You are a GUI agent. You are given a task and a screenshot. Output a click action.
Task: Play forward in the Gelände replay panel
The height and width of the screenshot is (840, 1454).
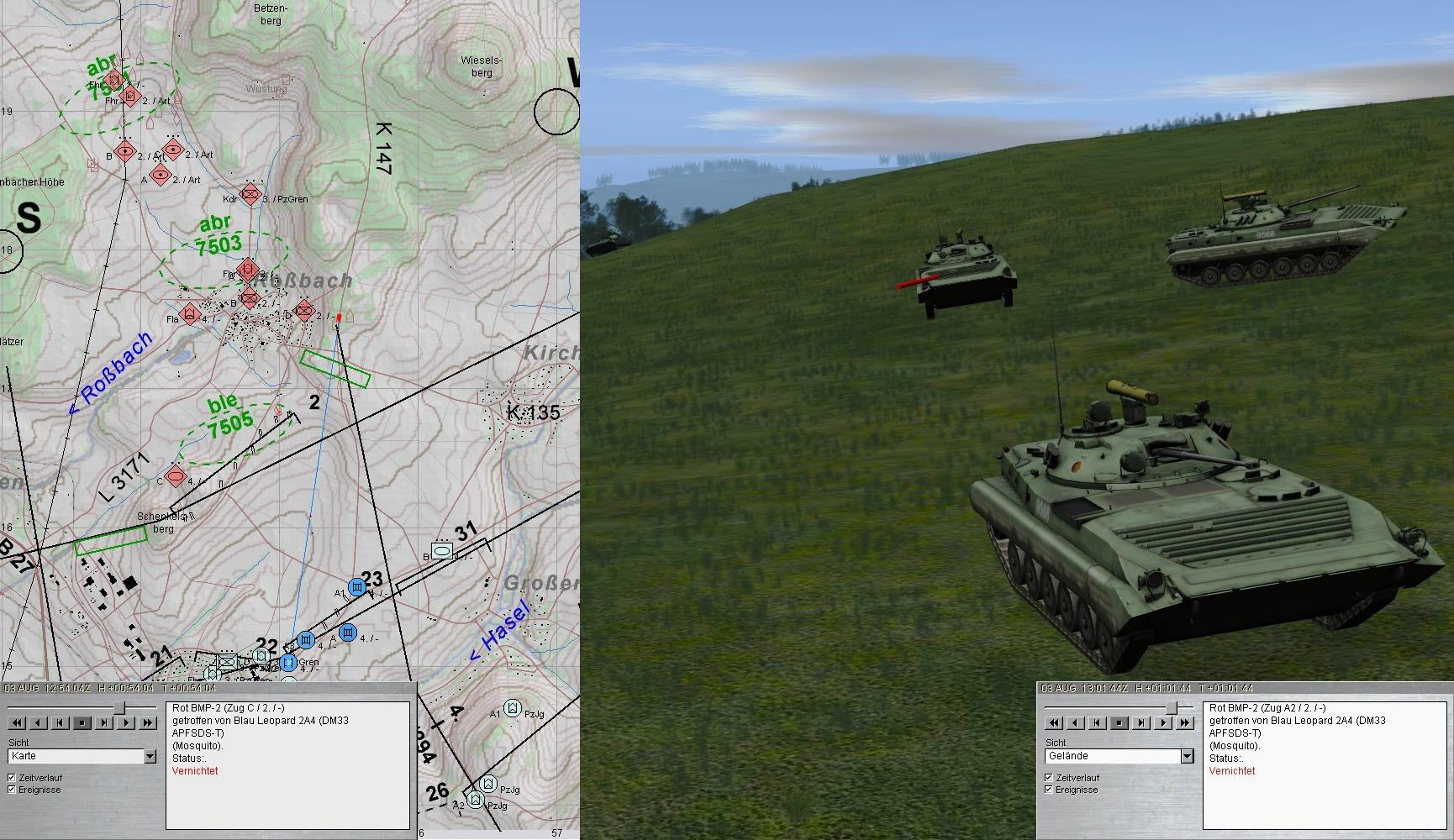[x=1163, y=722]
